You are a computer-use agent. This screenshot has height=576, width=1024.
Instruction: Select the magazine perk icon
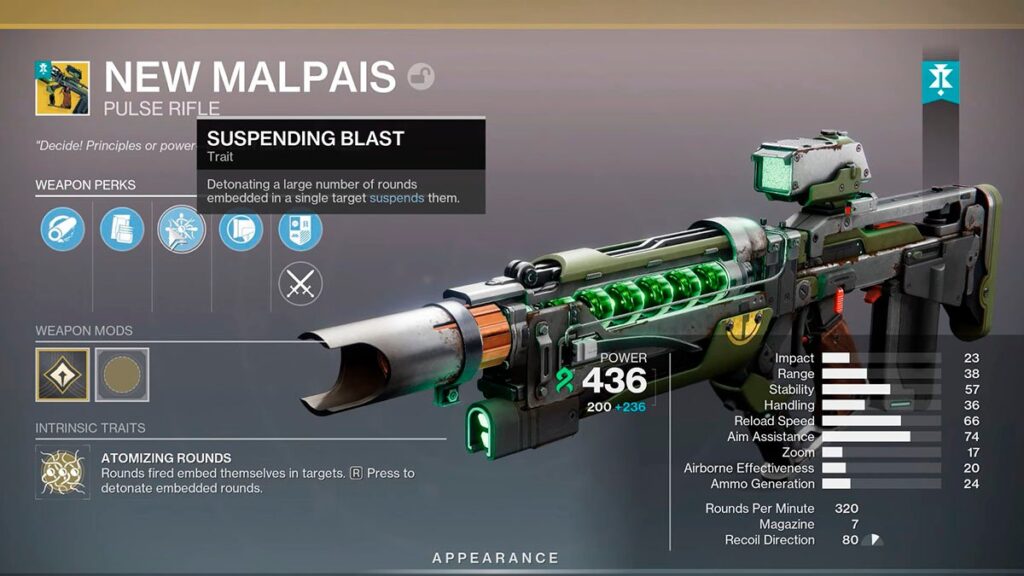point(122,229)
